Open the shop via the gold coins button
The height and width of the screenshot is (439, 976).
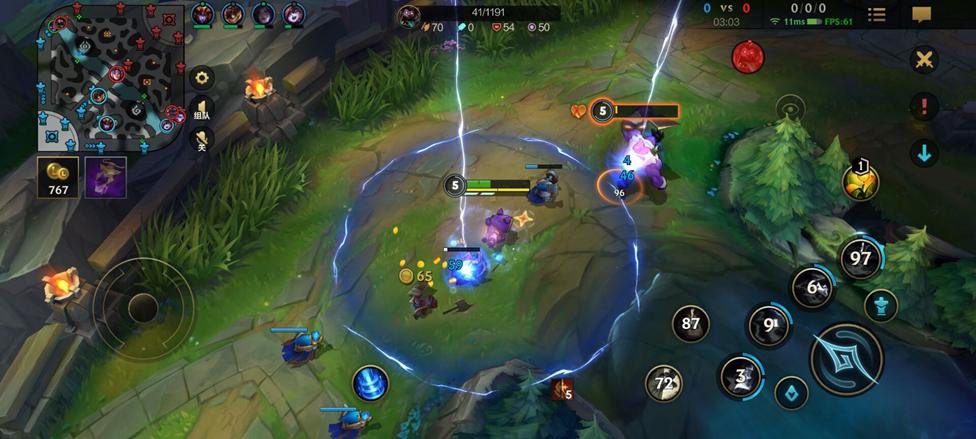pos(58,177)
